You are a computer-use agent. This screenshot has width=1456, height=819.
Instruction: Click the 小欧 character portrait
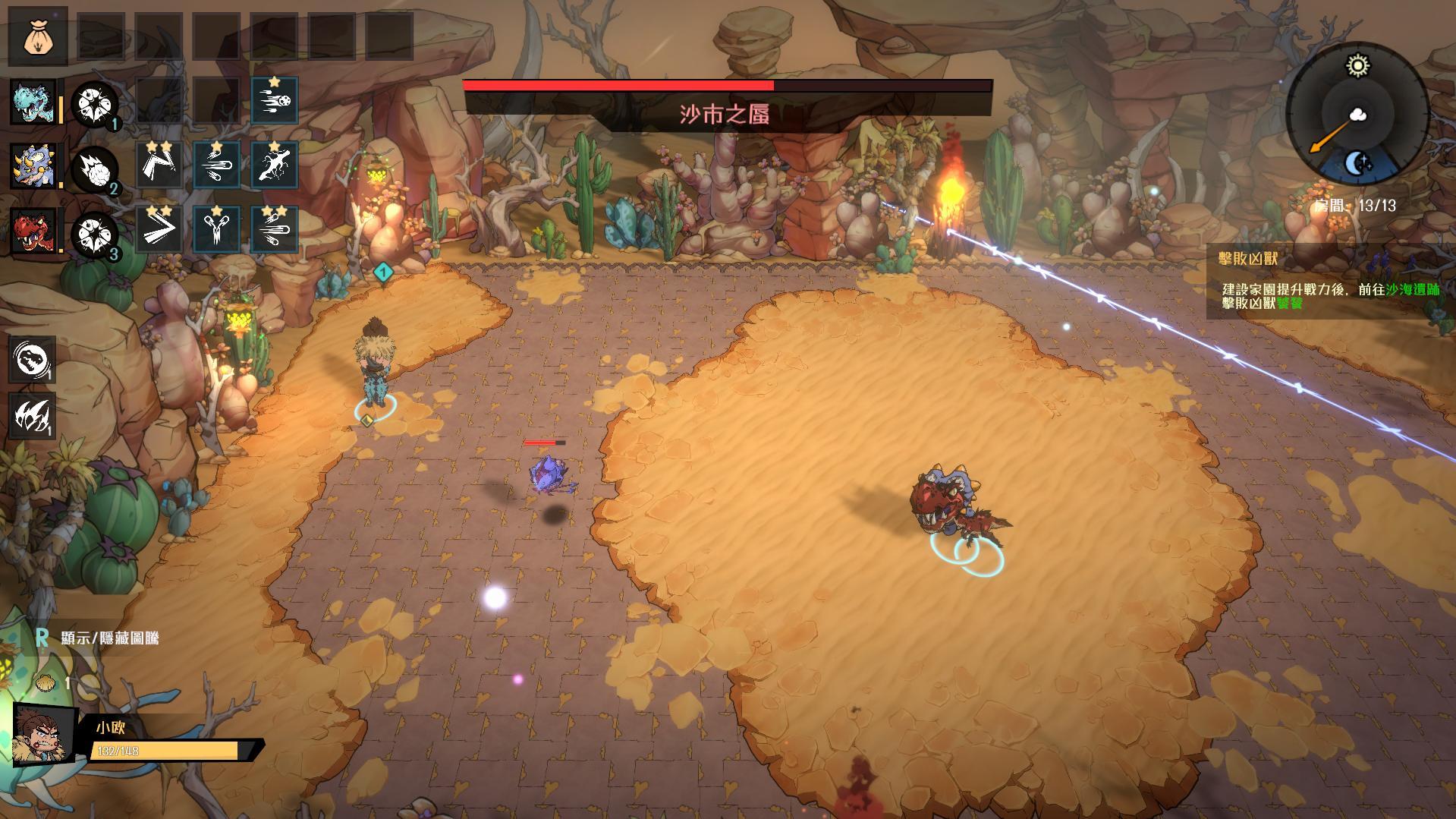(x=45, y=734)
